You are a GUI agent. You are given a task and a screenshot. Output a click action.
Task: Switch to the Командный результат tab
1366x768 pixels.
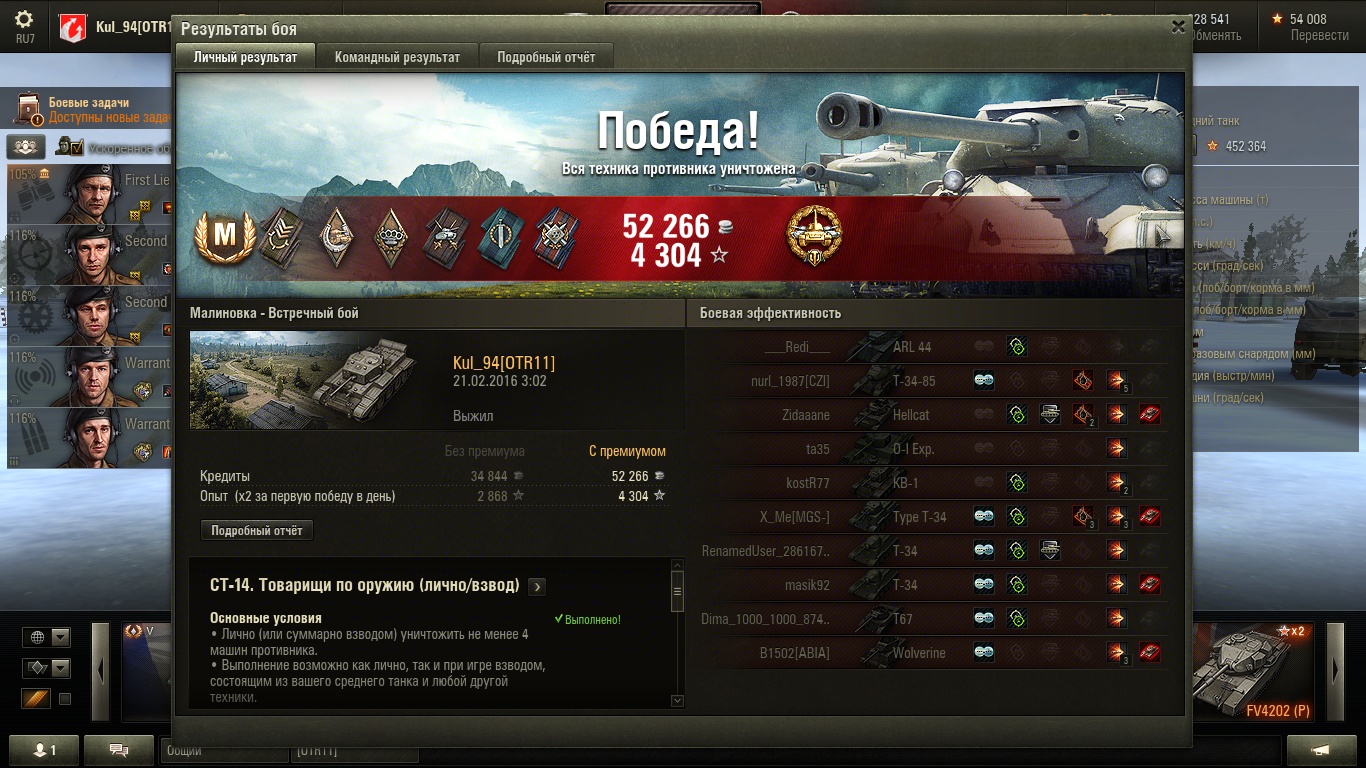coord(397,57)
